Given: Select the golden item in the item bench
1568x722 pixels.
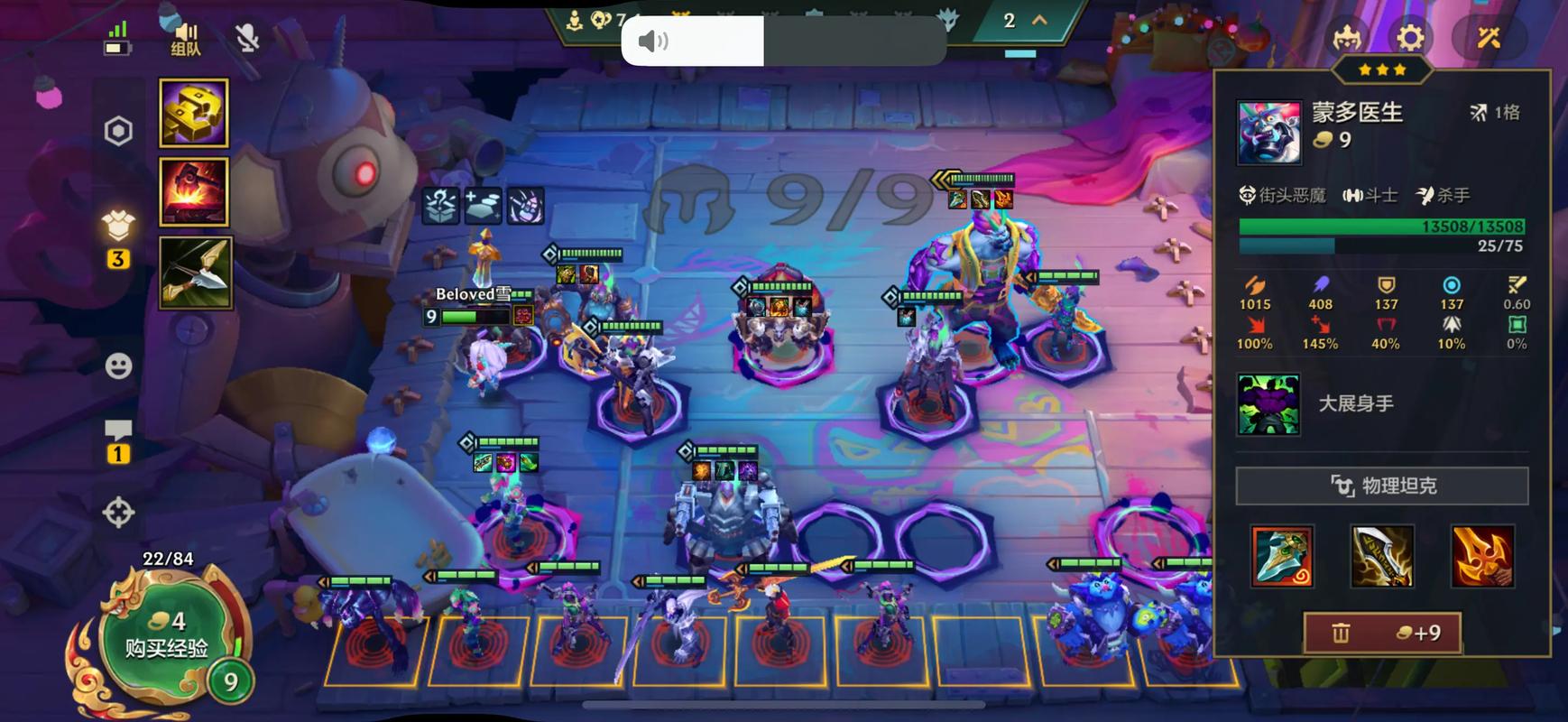Looking at the screenshot, I should (x=194, y=113).
